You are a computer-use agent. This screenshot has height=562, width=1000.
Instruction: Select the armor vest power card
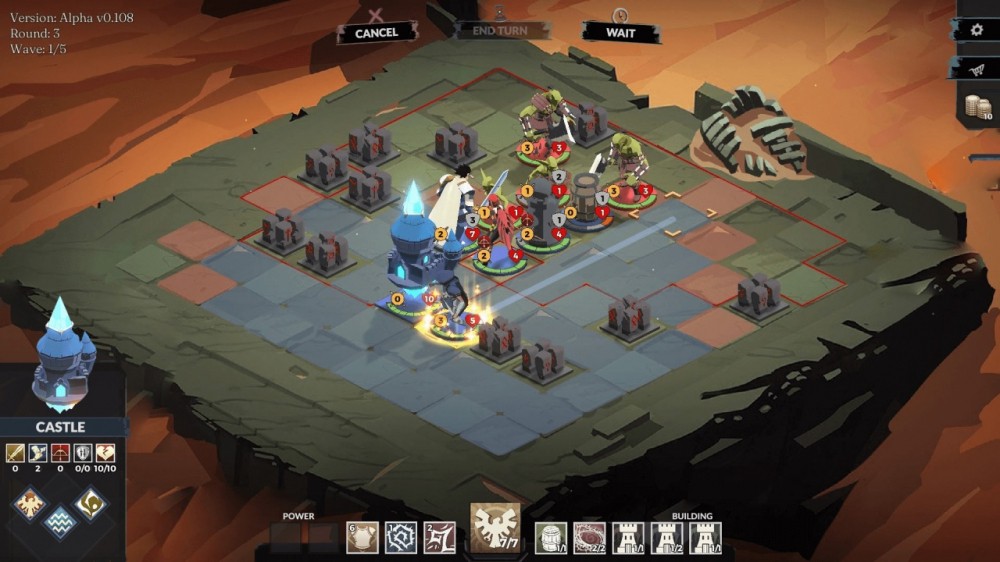coord(362,537)
